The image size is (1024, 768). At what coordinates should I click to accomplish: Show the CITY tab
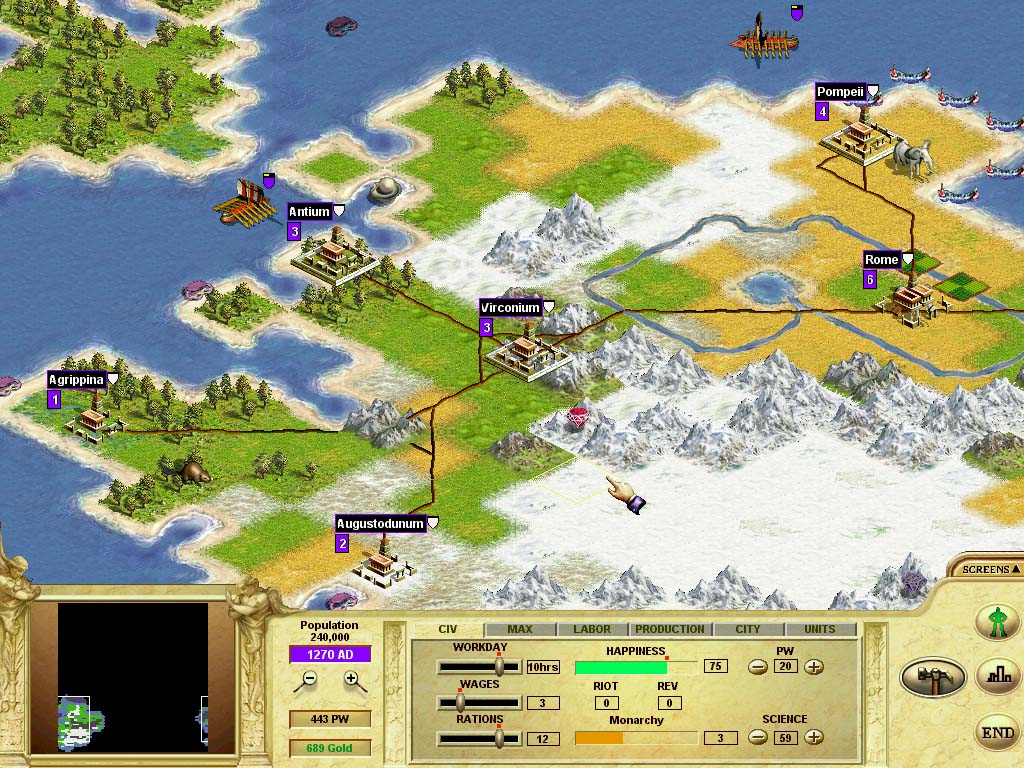click(747, 629)
